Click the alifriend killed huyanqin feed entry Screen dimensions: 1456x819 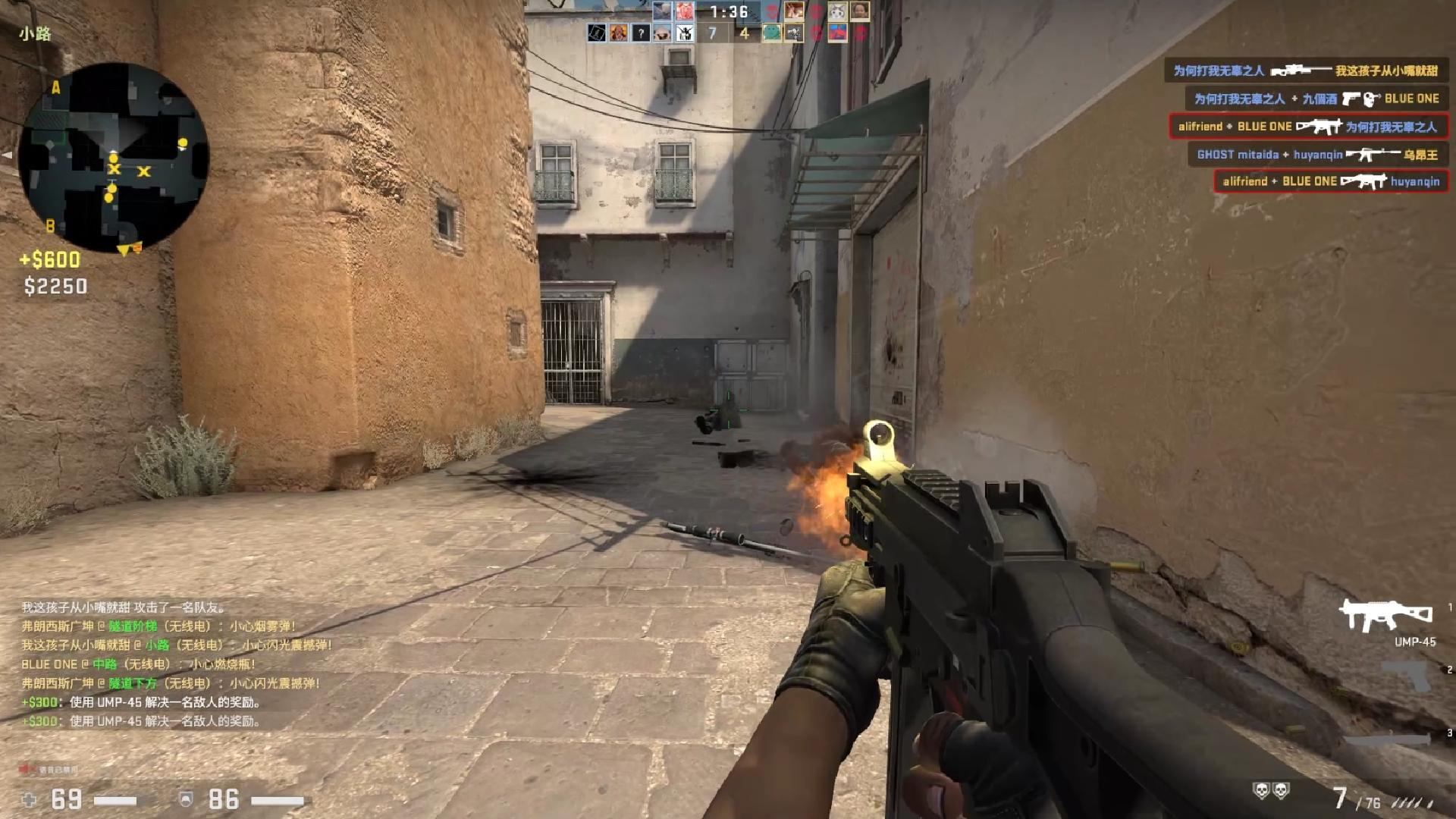point(1331,181)
